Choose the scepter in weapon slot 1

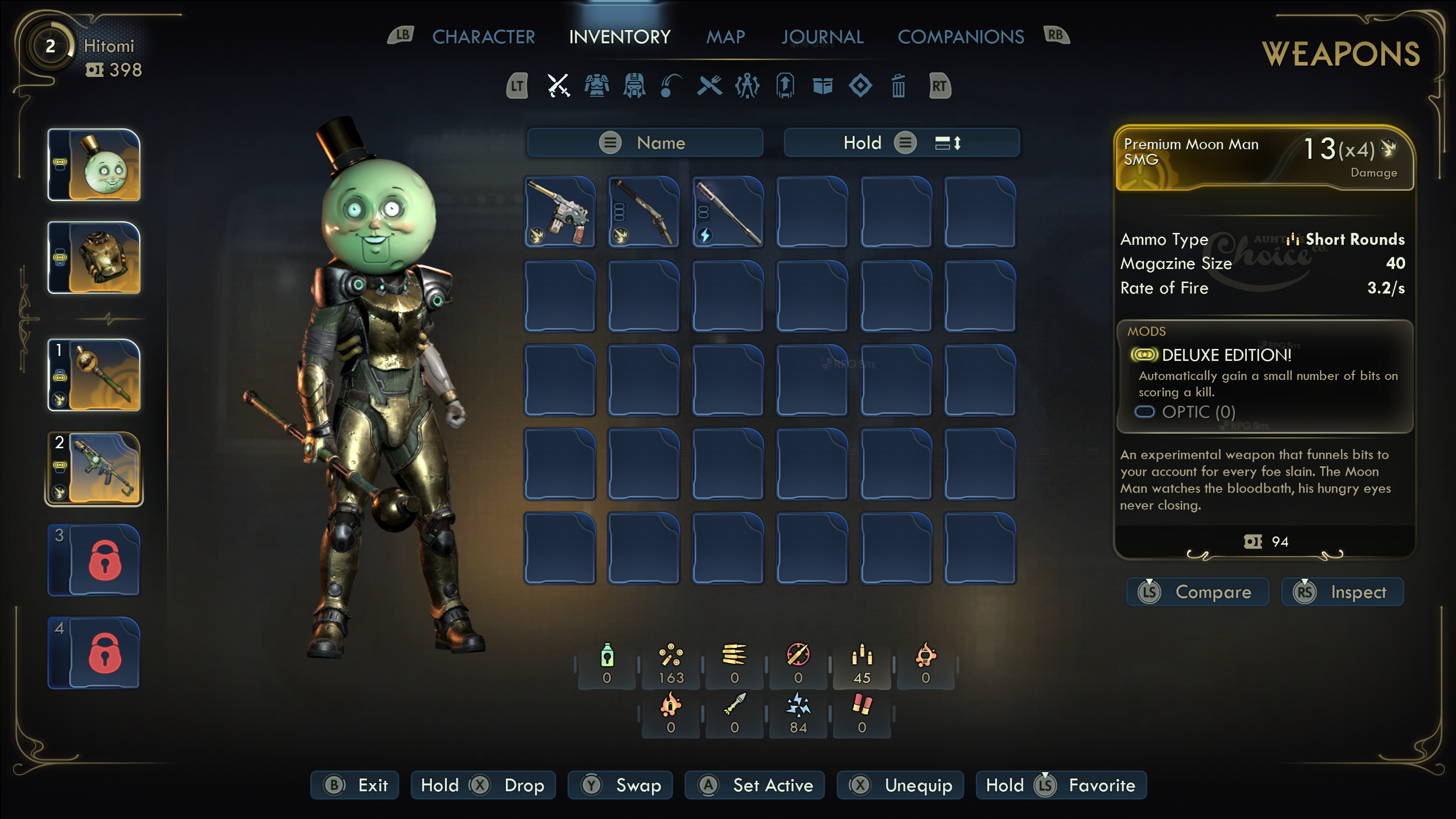(x=94, y=375)
